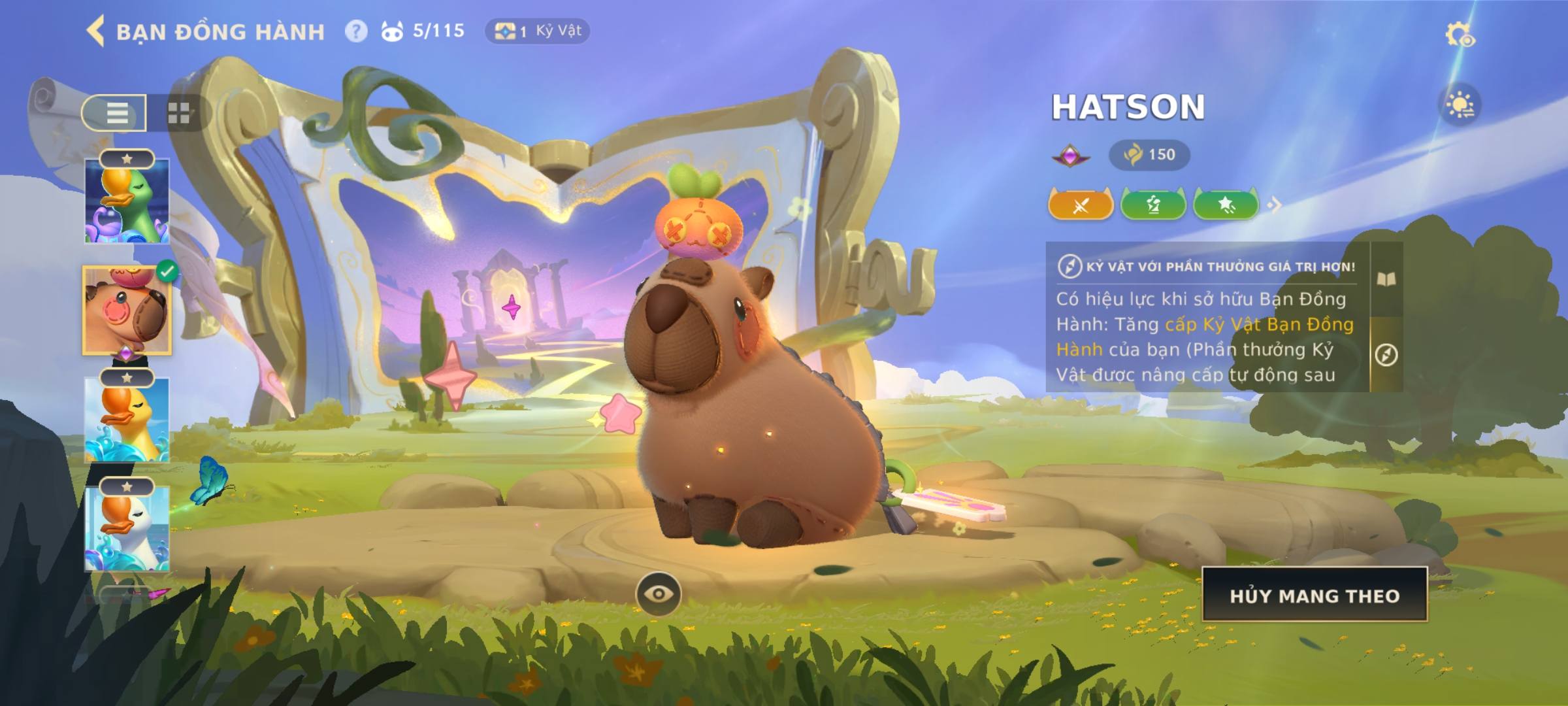The width and height of the screenshot is (1568, 706).
Task: Switch to list view
Action: (116, 113)
